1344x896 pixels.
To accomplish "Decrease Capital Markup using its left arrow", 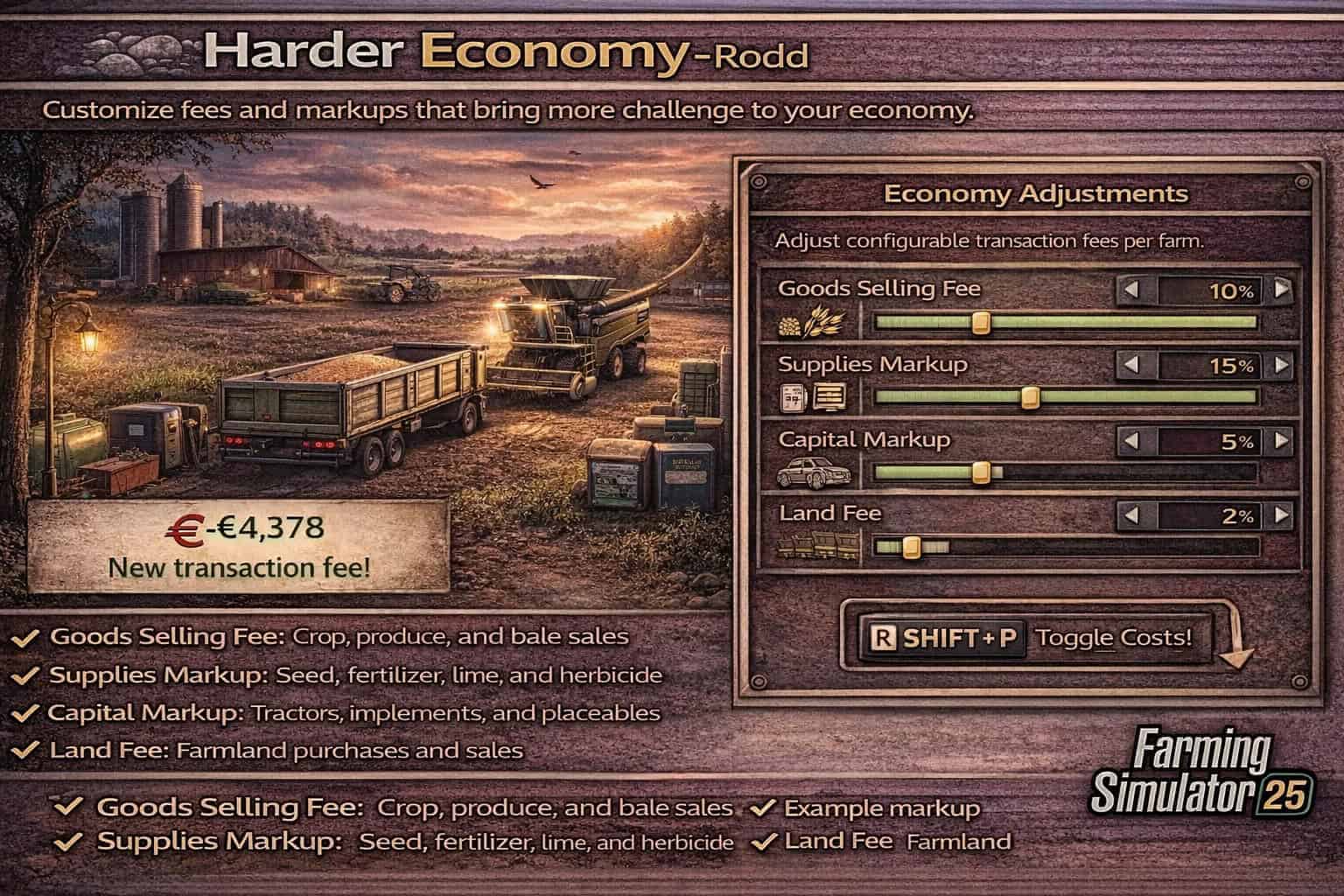I will pos(1131,440).
